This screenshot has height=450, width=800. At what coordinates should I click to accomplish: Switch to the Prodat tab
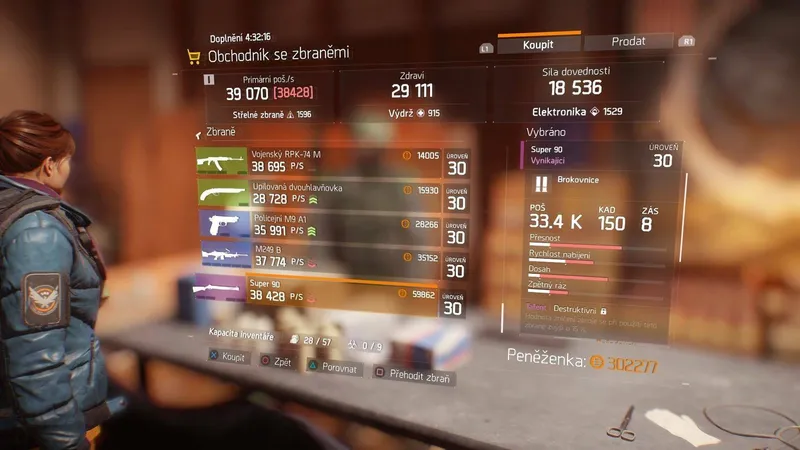pyautogui.click(x=628, y=42)
